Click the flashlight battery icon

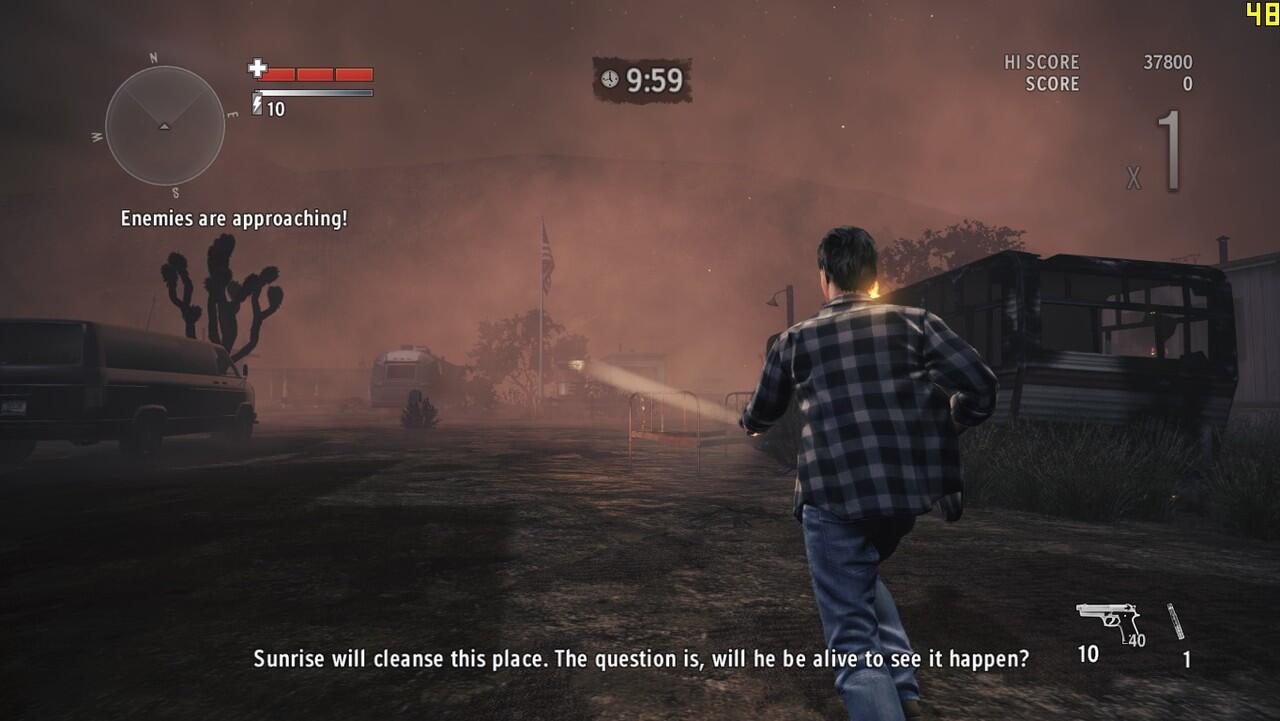pos(257,105)
